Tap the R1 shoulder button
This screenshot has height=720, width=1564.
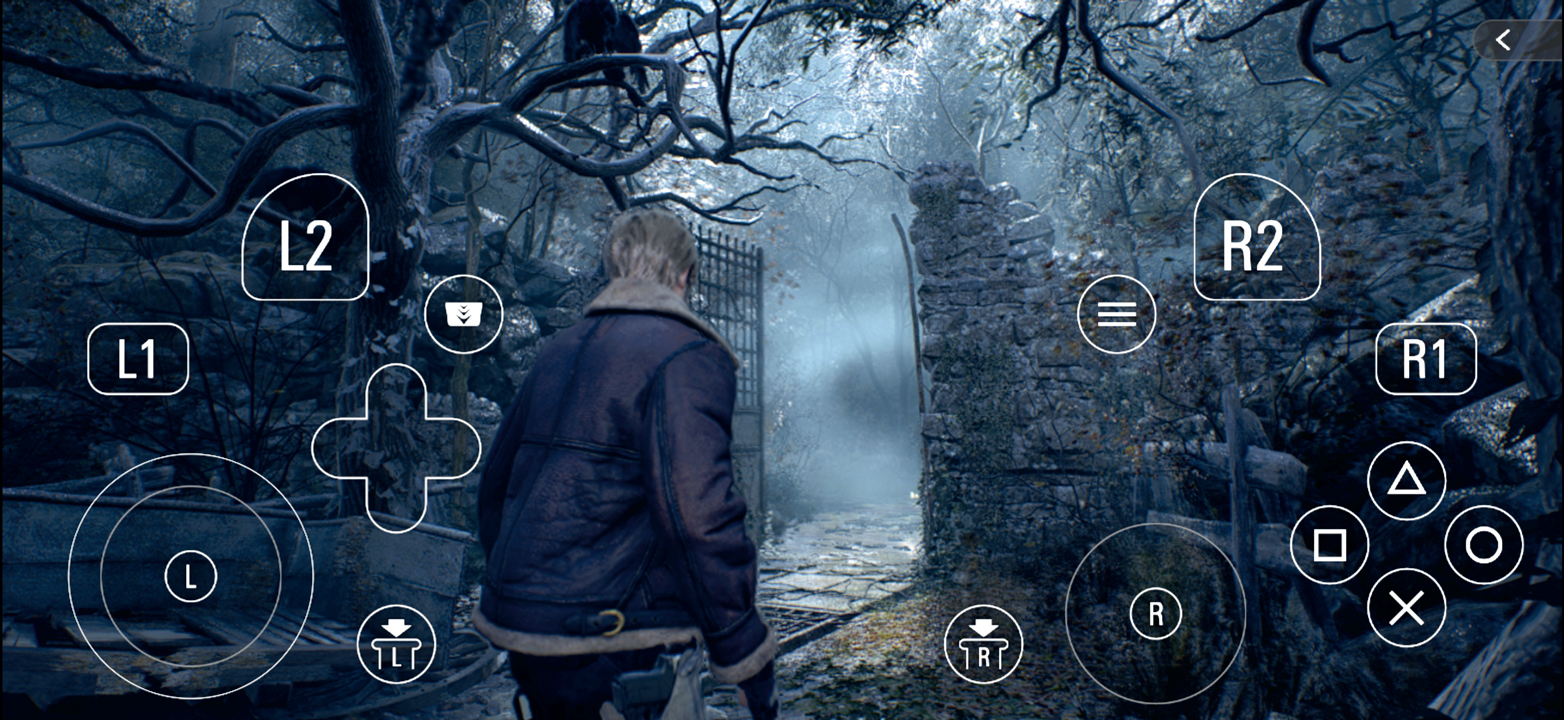1425,358
